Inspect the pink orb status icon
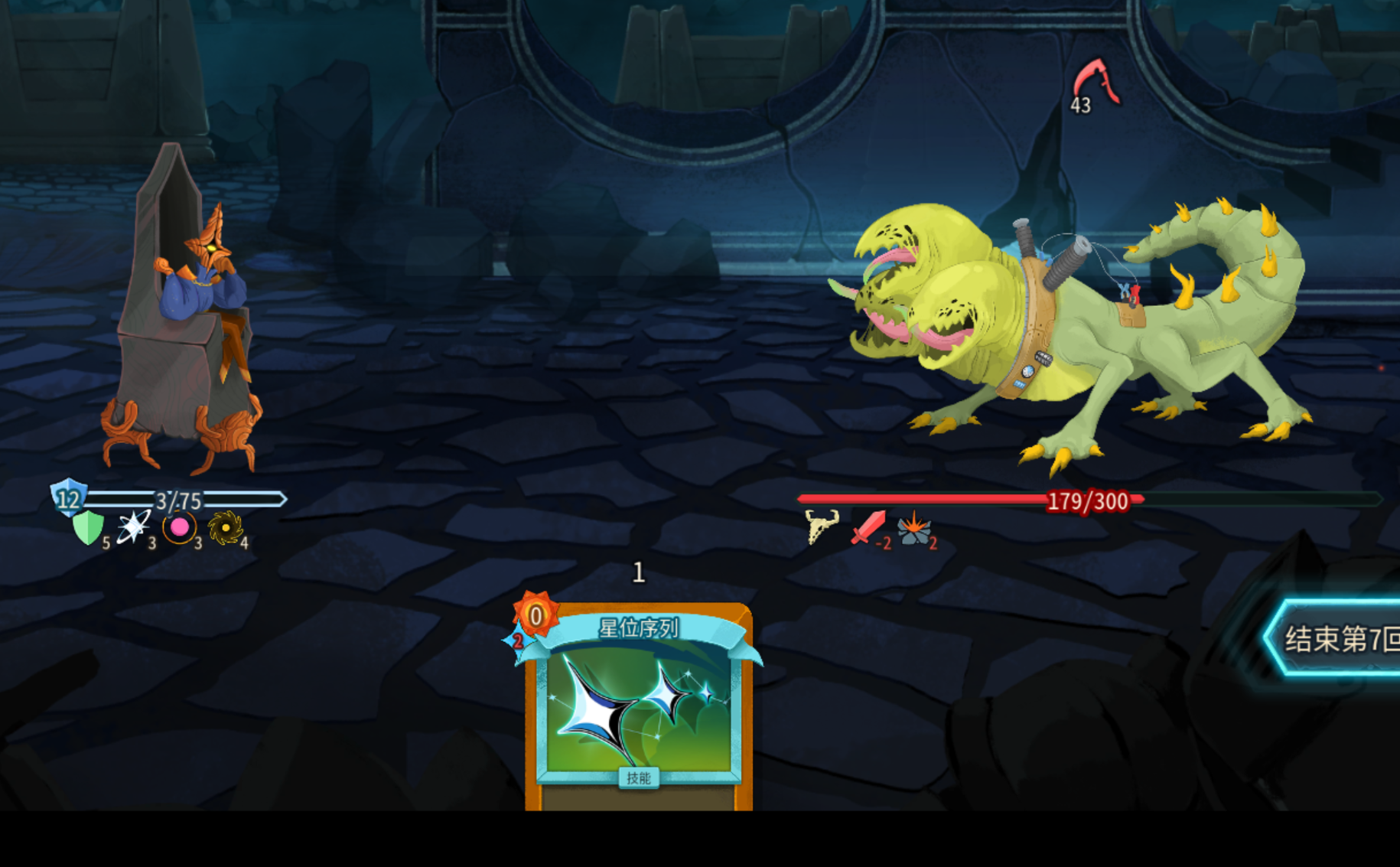 [x=180, y=527]
